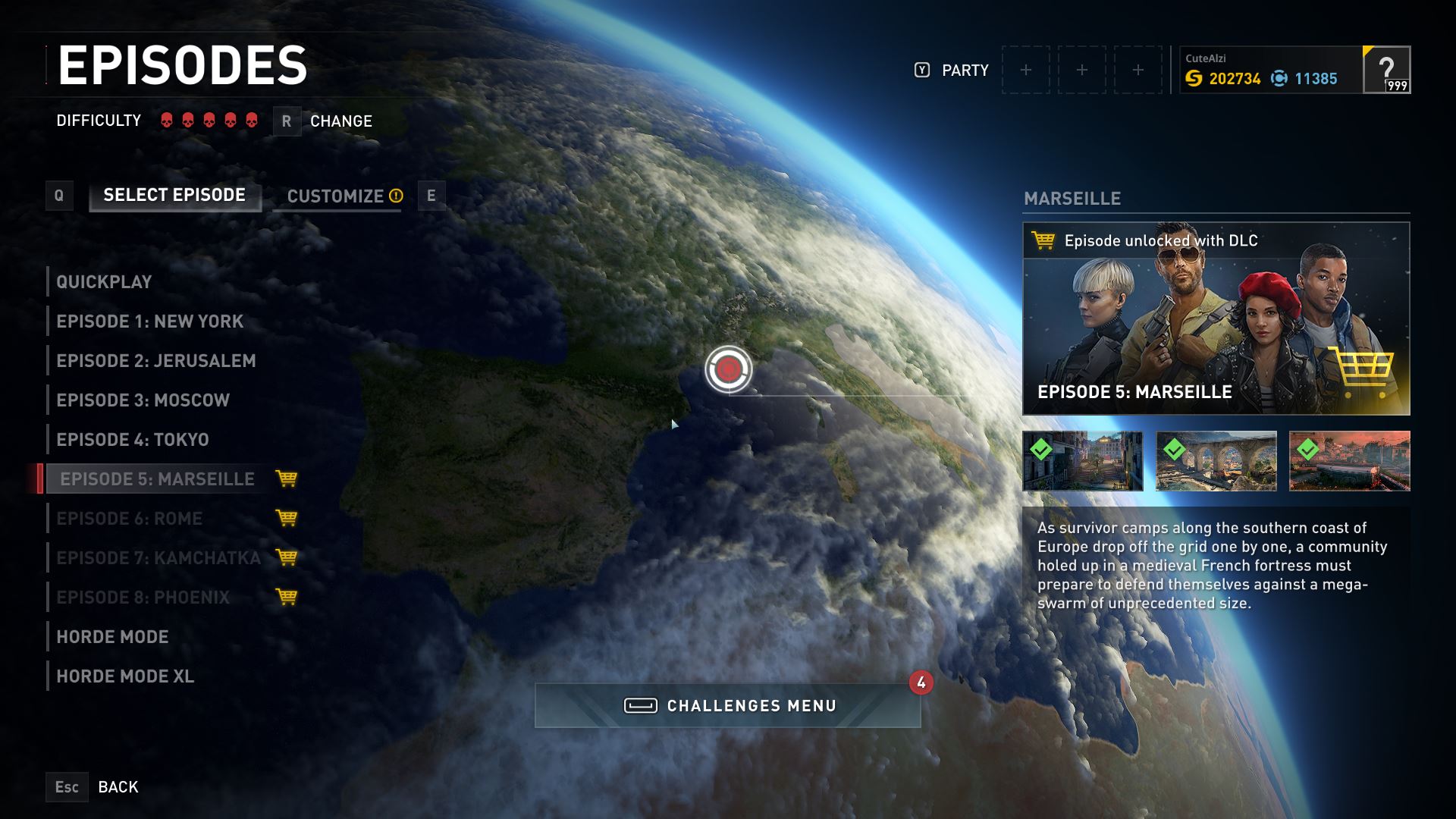Click a plus slot to invite a party member

[1026, 69]
